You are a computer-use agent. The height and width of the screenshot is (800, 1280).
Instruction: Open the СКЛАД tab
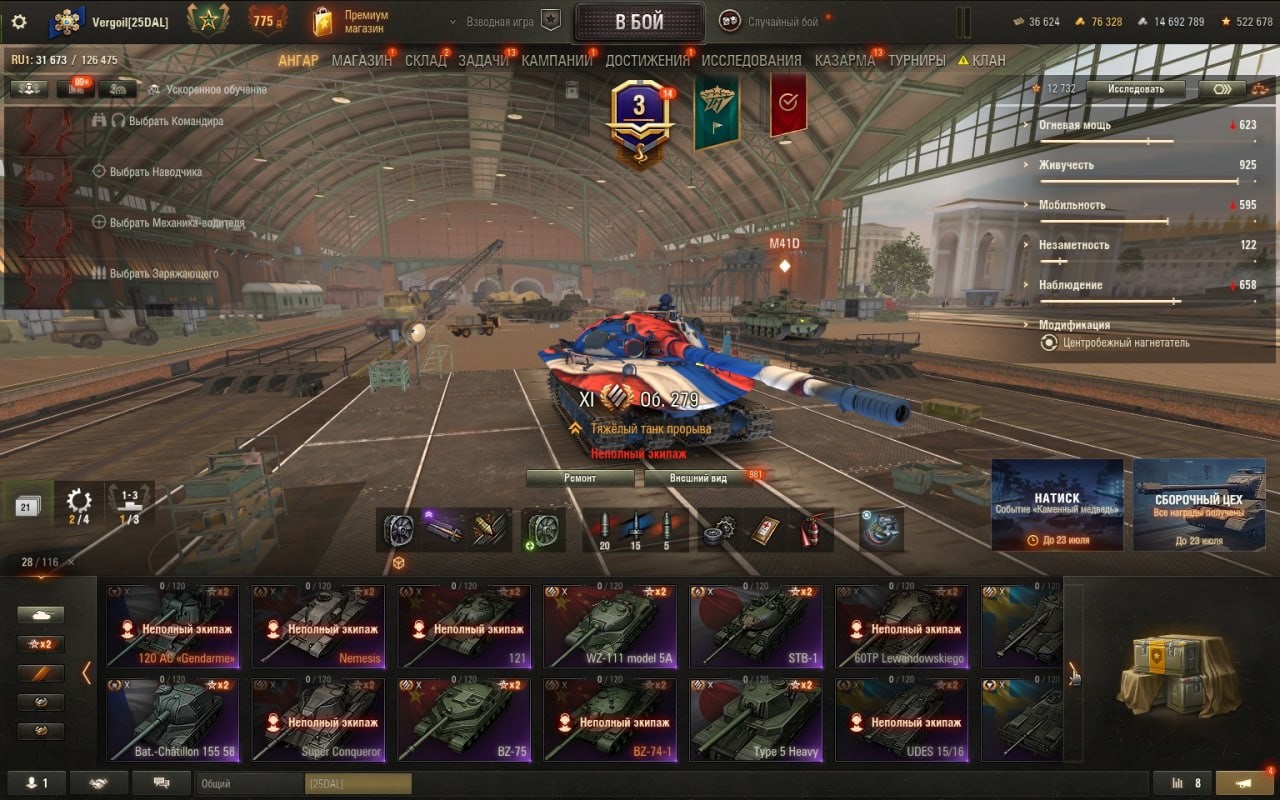(425, 60)
